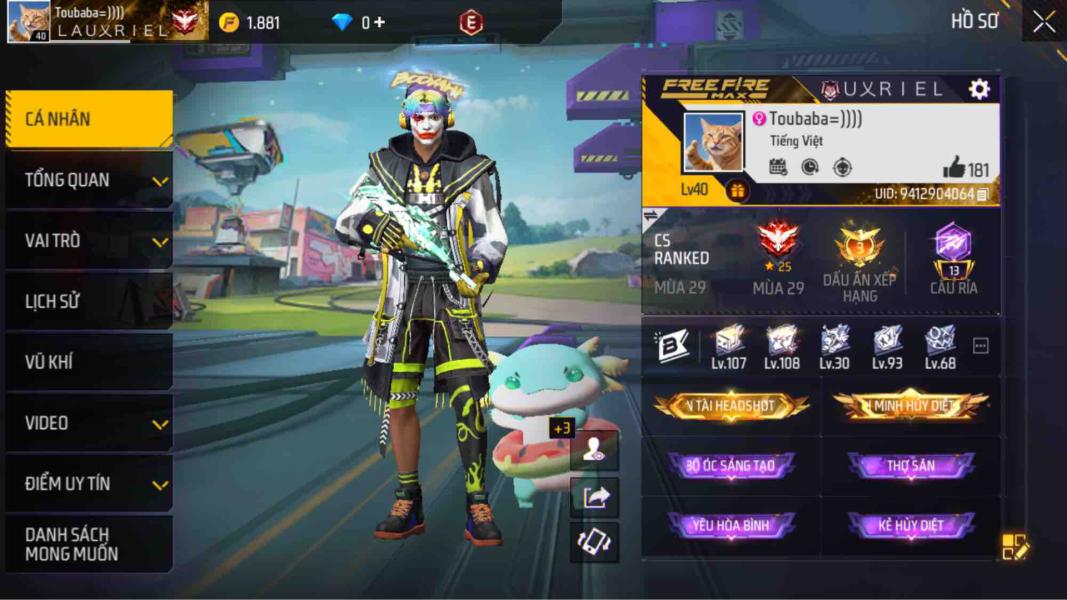
Task: Open profile settings gear icon
Action: pyautogui.click(x=979, y=89)
